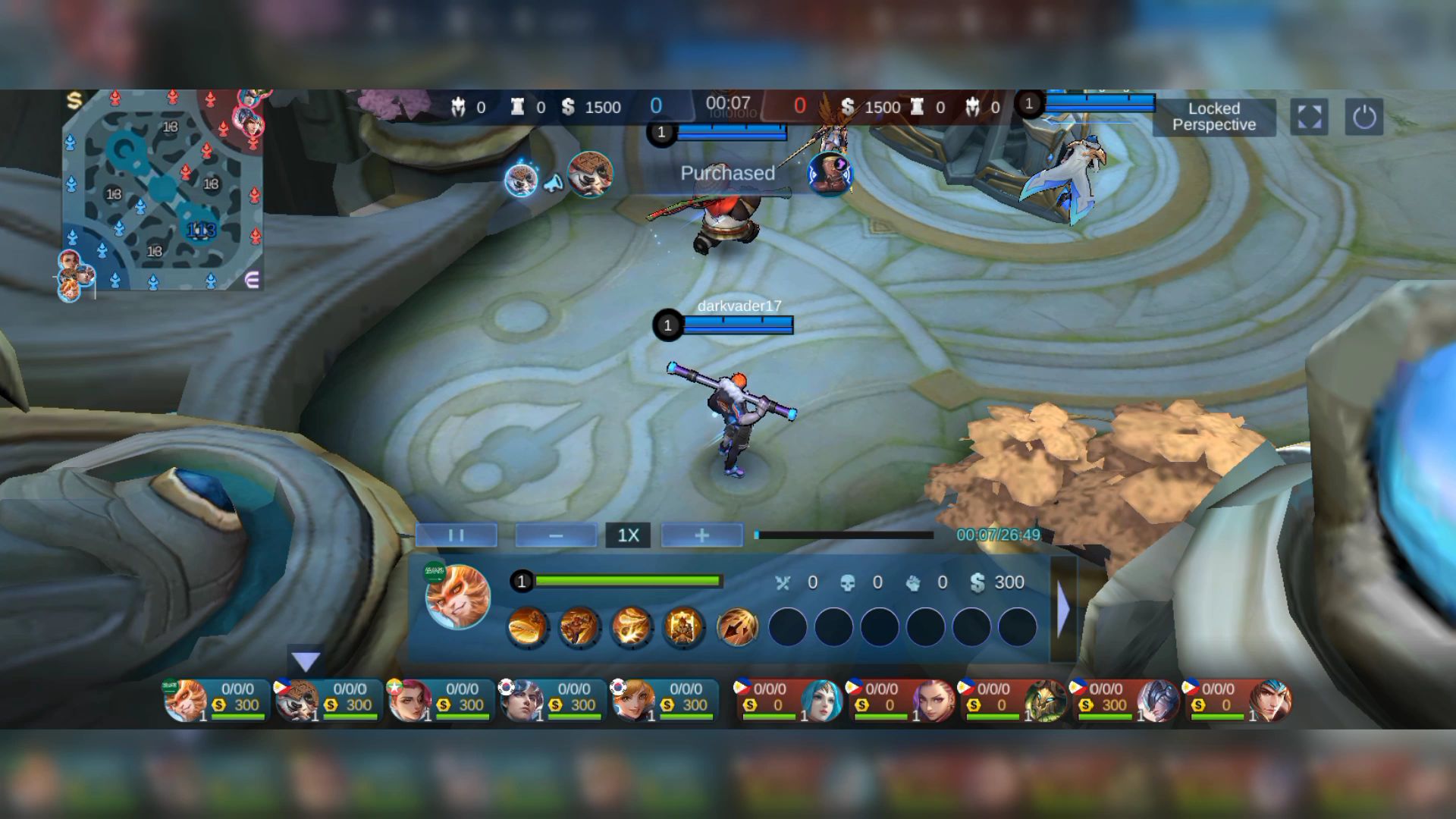Choose the blue-haired heroine's enemy tile
Viewport: 1456px width, 819px height.
click(789, 699)
